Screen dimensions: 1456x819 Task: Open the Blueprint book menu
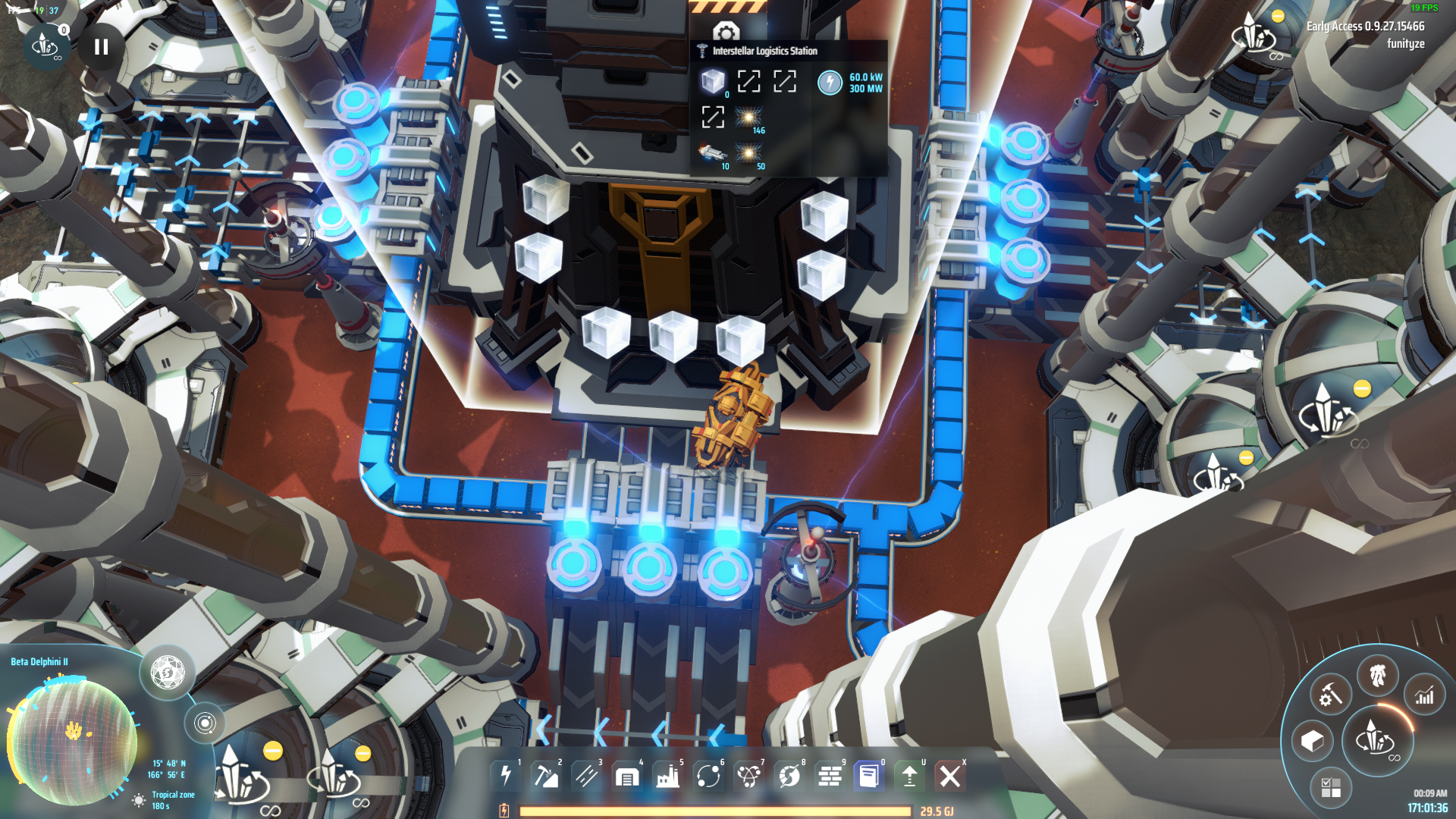pyautogui.click(x=870, y=776)
